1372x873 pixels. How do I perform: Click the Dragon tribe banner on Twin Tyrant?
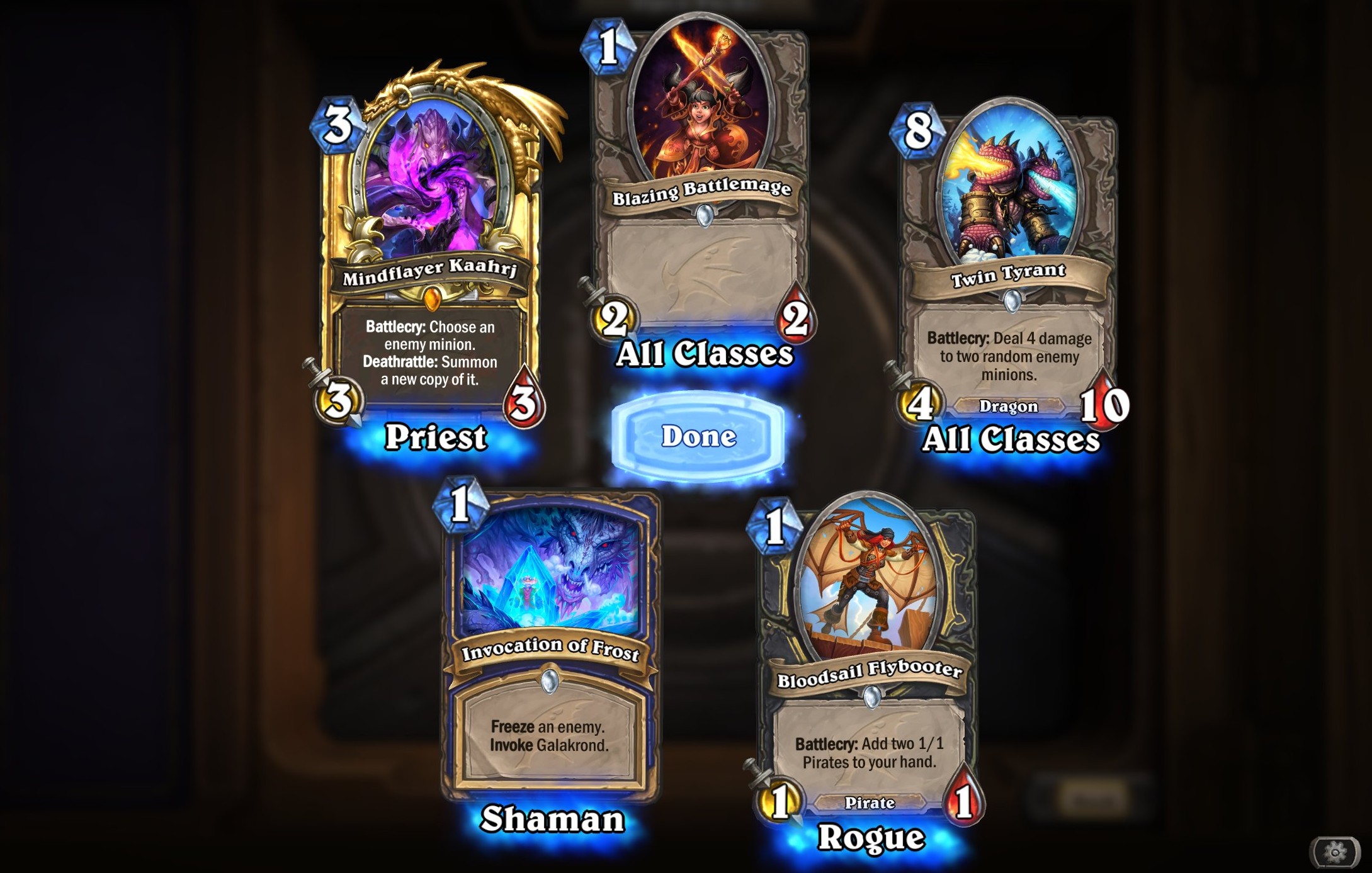[1011, 406]
